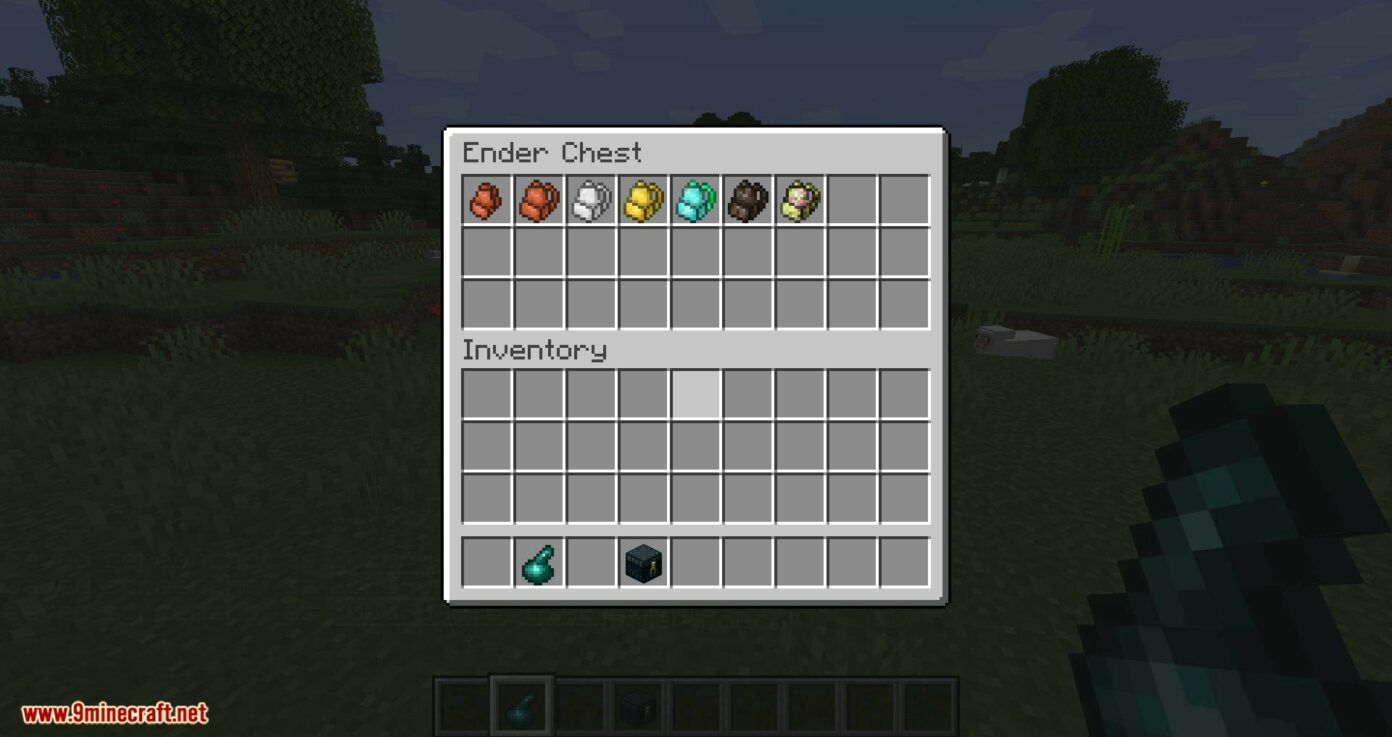This screenshot has height=737, width=1392.
Task: Select the small leather backpack
Action: pos(486,200)
